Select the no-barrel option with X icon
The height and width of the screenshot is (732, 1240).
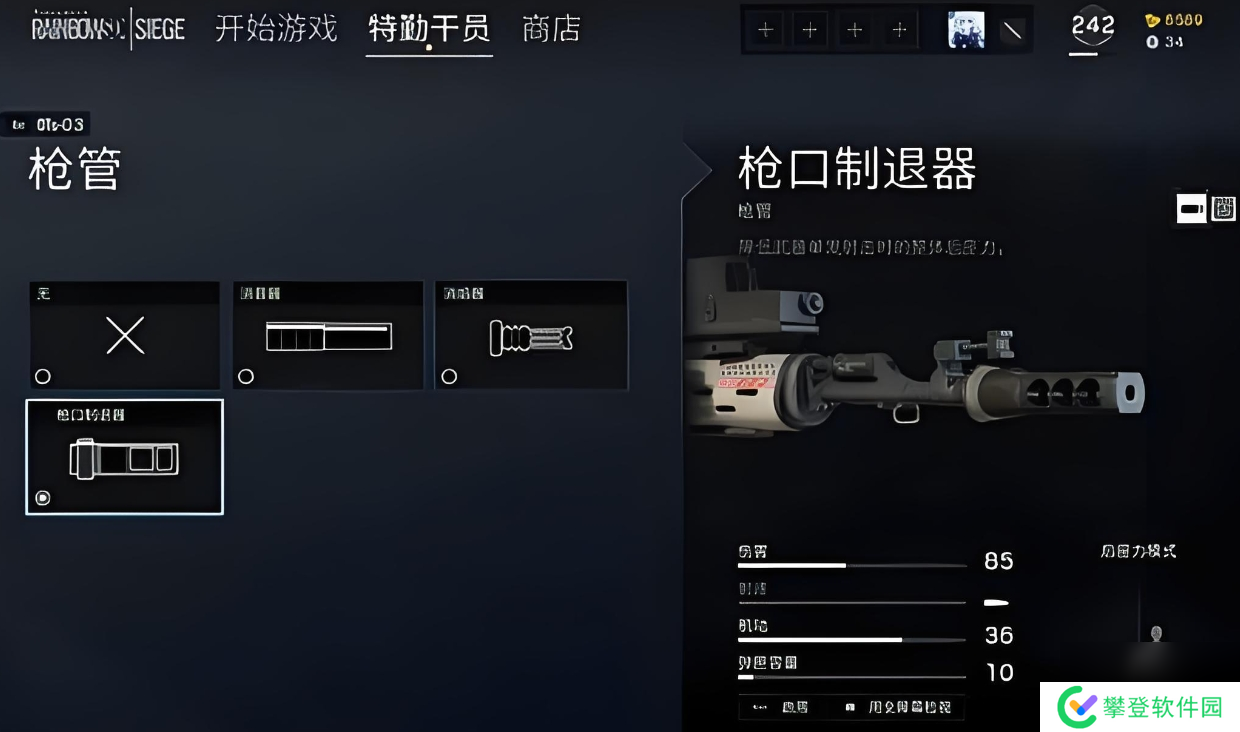pos(125,335)
